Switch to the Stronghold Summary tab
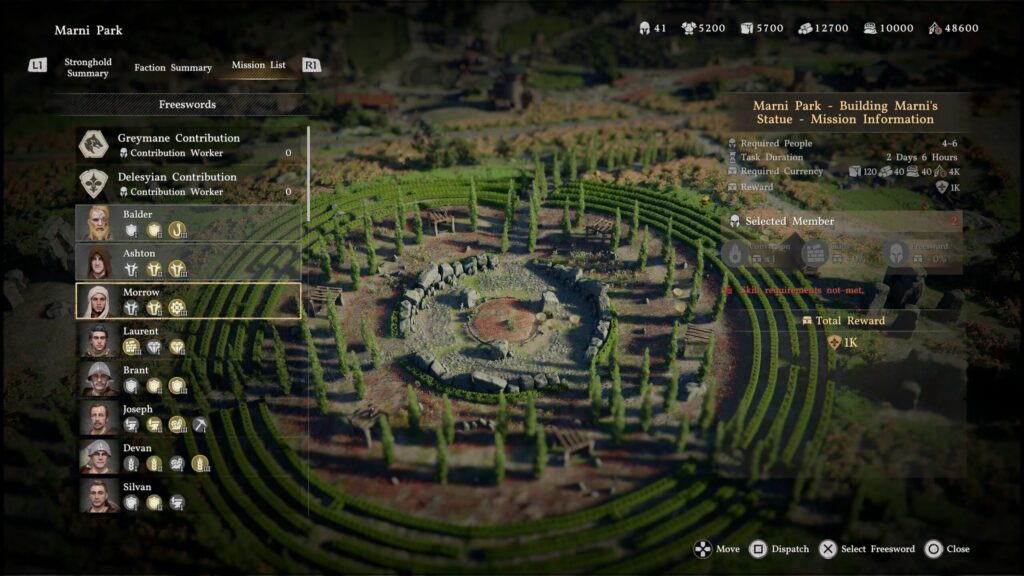The width and height of the screenshot is (1024, 576). pyautogui.click(x=88, y=67)
